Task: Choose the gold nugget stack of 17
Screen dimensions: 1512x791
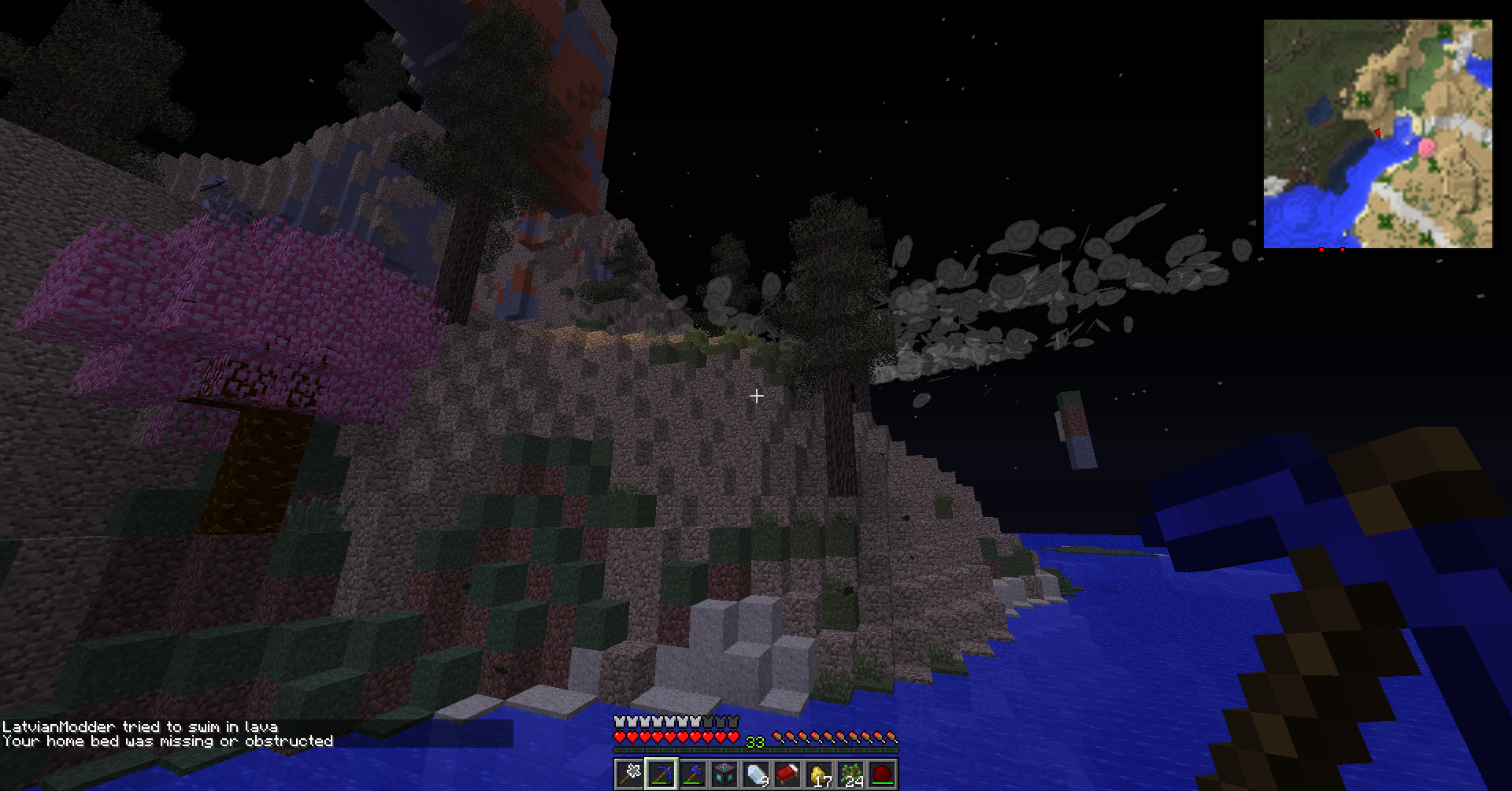Action: tap(819, 774)
